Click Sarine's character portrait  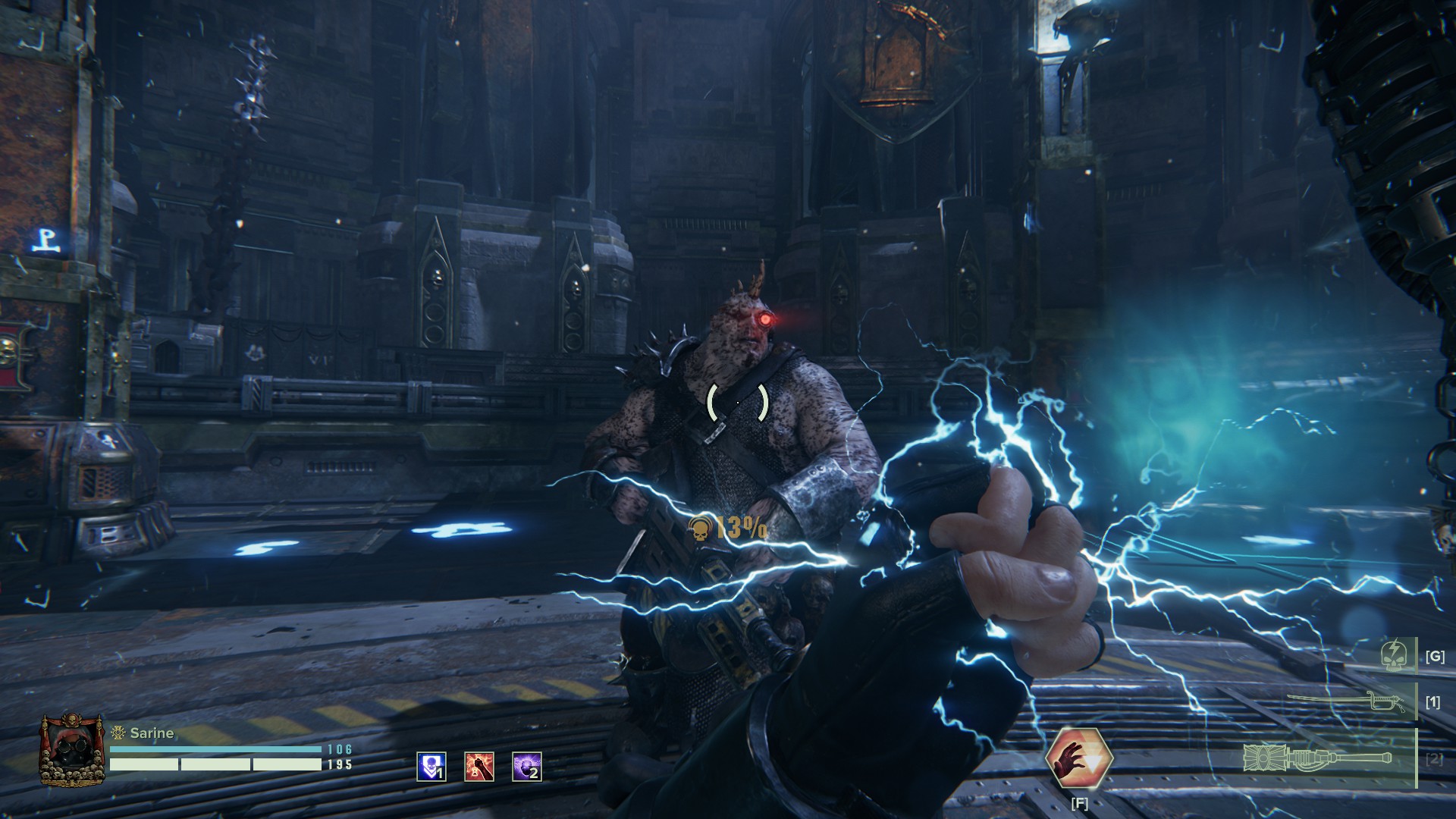[x=71, y=750]
